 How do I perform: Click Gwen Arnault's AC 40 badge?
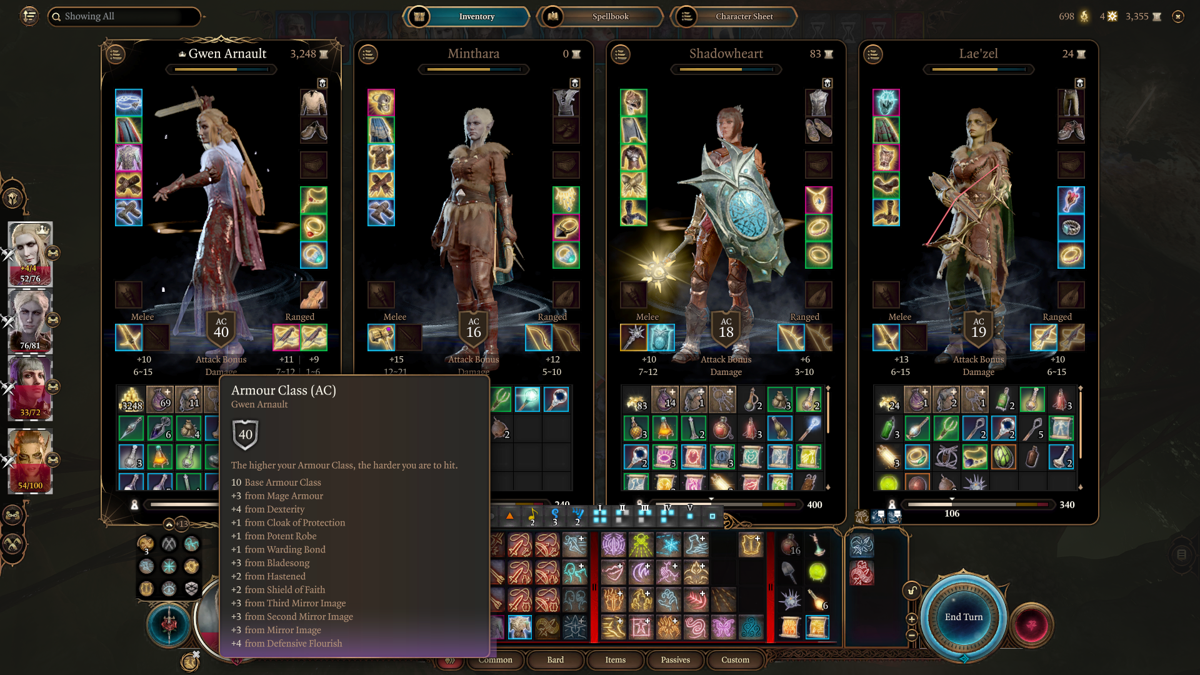coord(221,329)
